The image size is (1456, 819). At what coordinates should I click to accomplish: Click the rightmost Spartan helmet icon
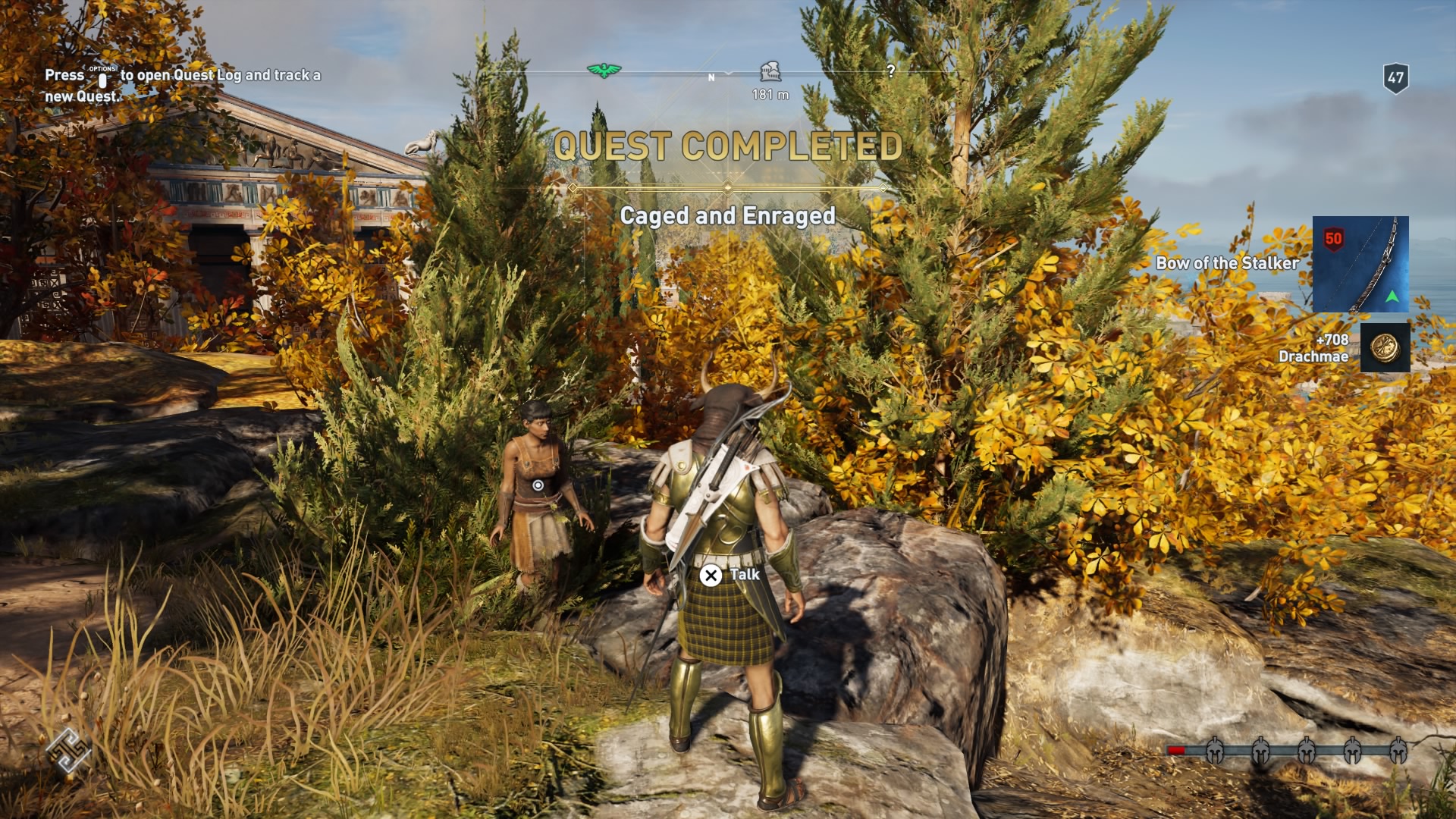(1399, 751)
